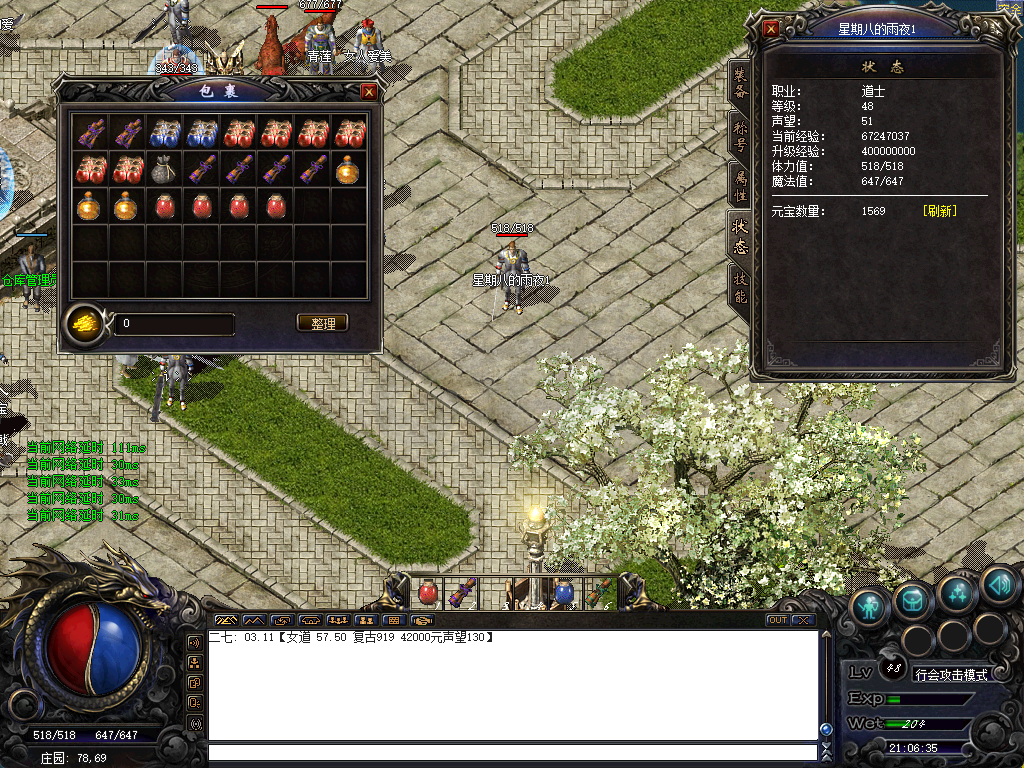This screenshot has height=768, width=1024.
Task: Close the character status panel
Action: tap(771, 29)
